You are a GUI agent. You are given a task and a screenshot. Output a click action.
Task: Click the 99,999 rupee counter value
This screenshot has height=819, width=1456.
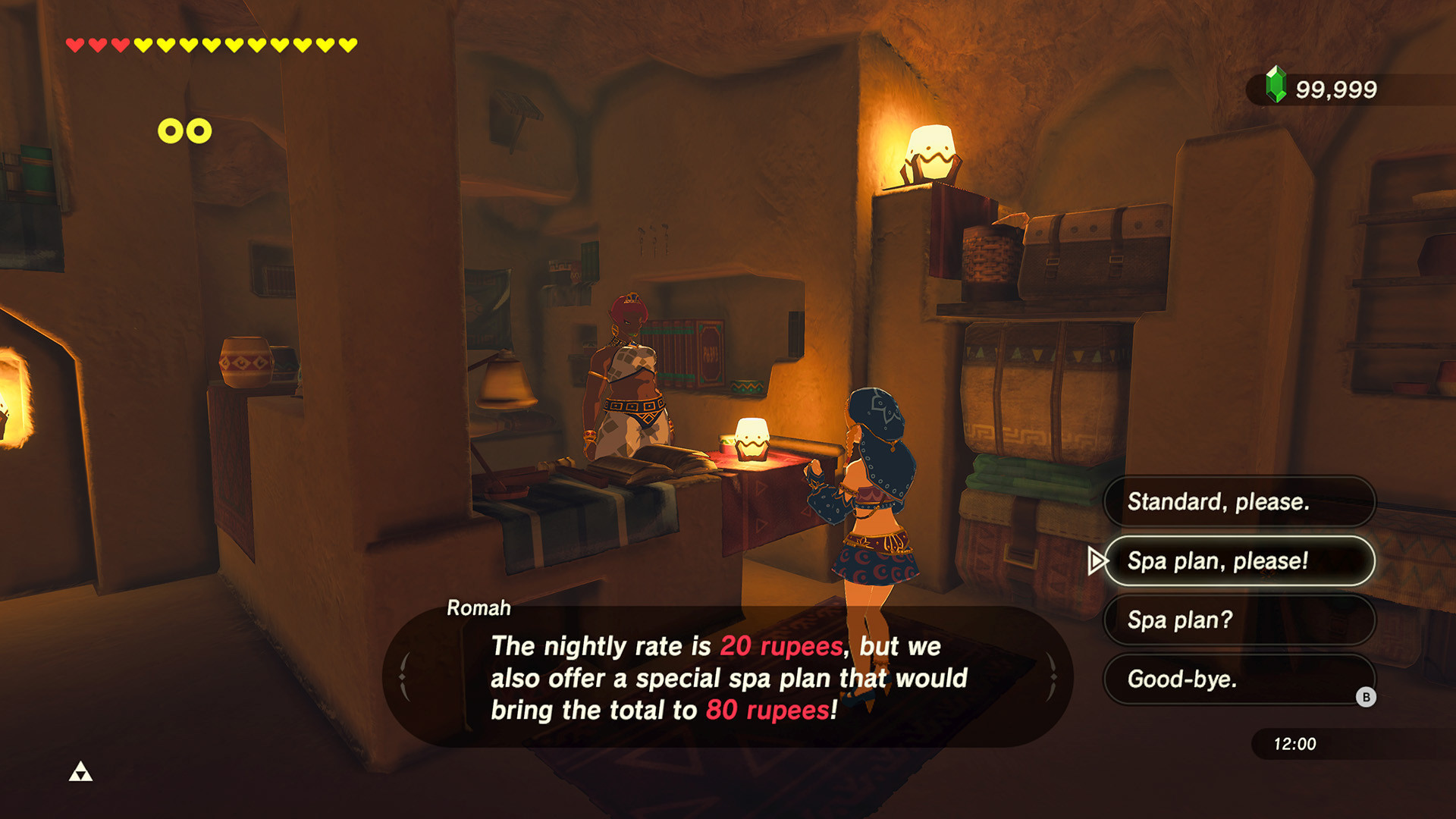[x=1338, y=89]
